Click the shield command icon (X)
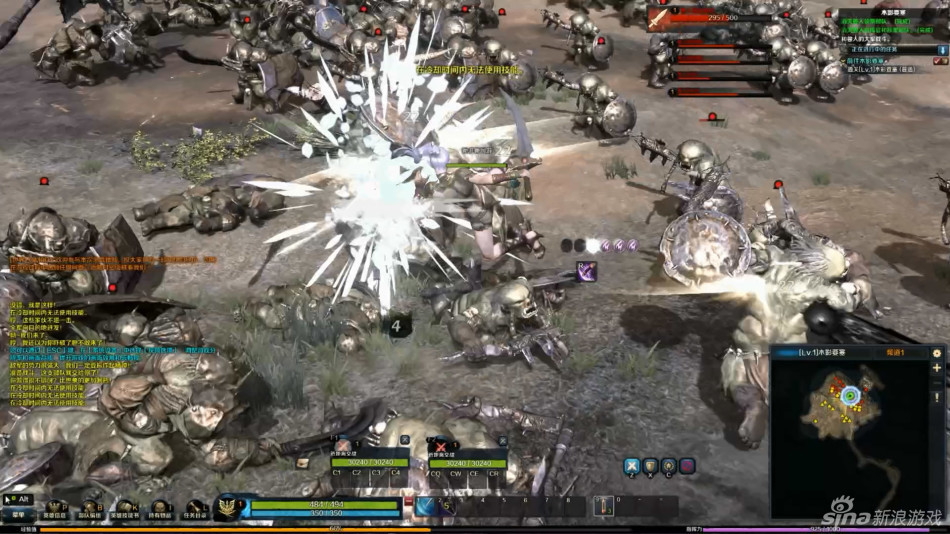The height and width of the screenshot is (534, 950). coord(650,466)
